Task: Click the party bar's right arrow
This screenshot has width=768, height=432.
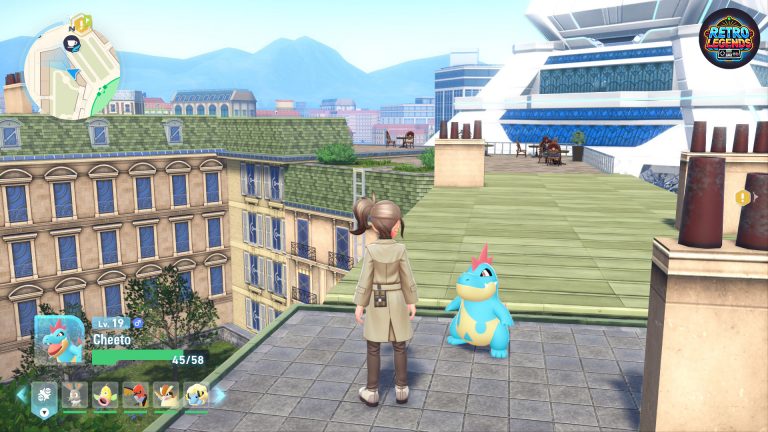Action: tap(219, 395)
